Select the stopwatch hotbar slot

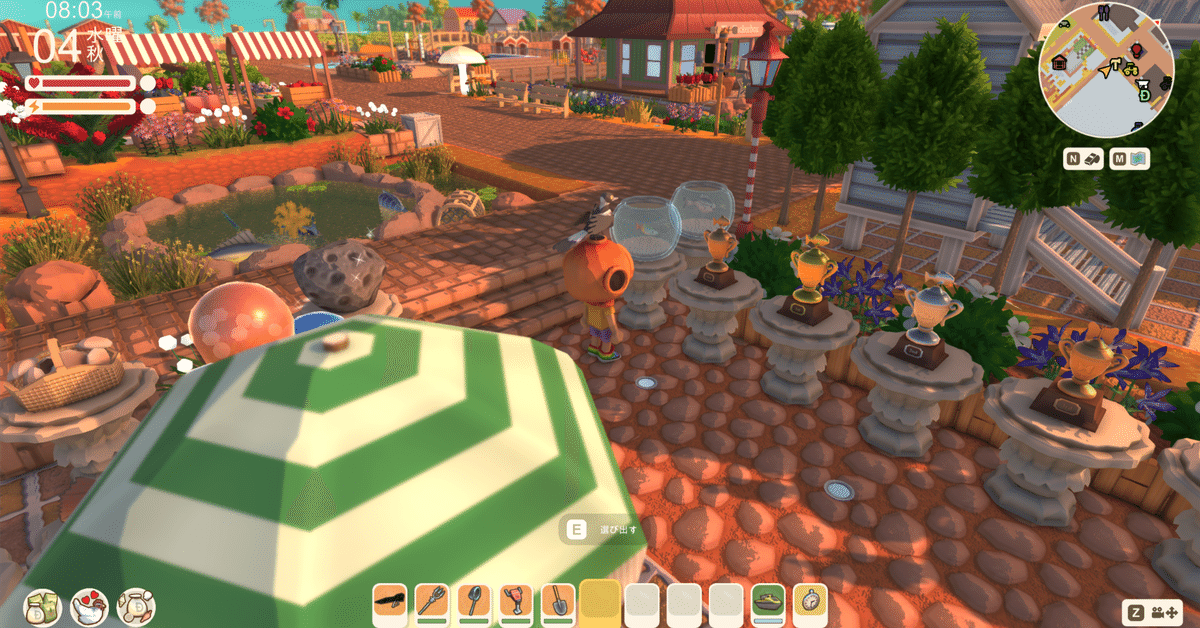(x=810, y=601)
